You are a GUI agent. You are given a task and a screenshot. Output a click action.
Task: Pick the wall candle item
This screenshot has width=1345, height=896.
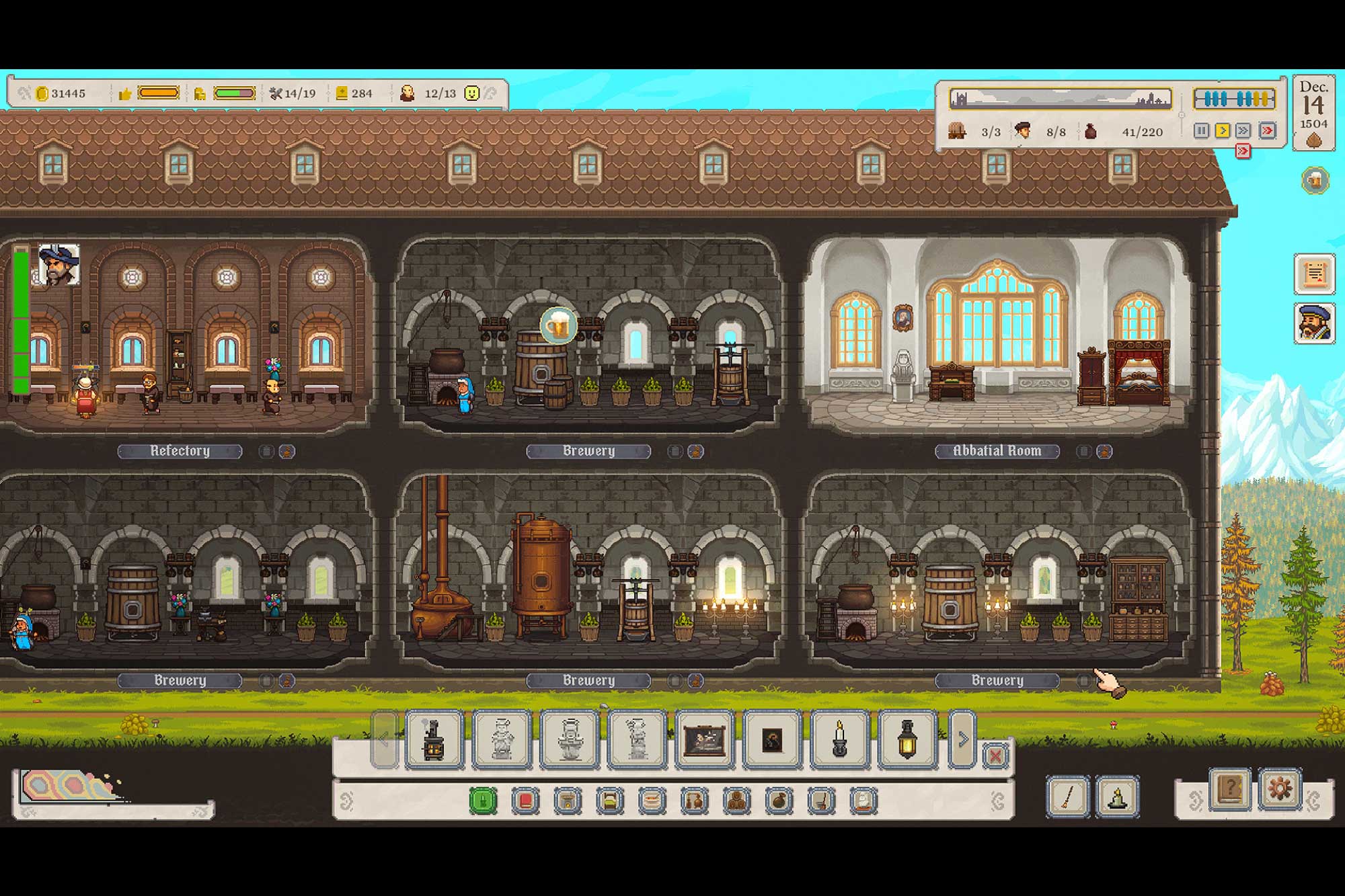click(839, 739)
